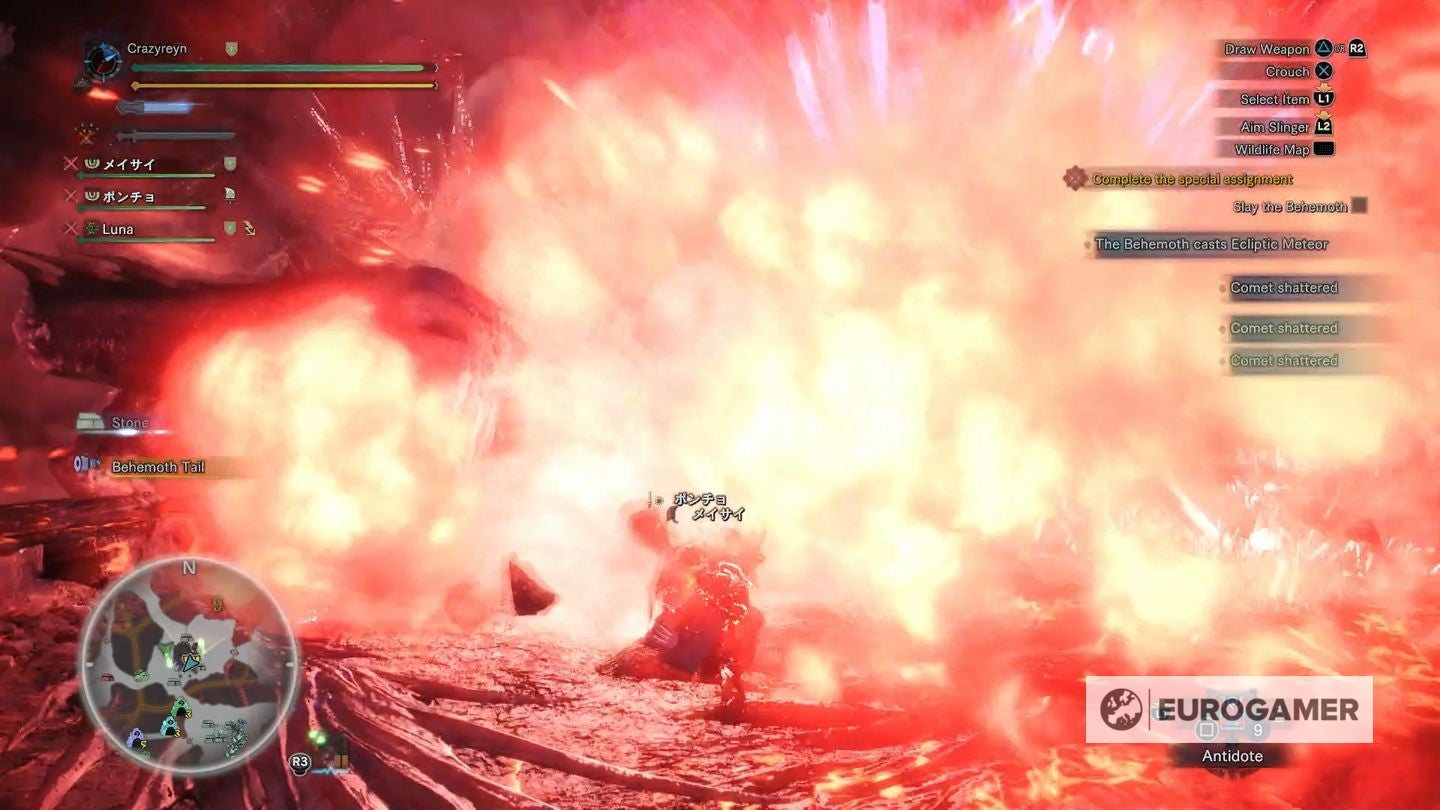Image resolution: width=1440 pixels, height=810 pixels.
Task: Click Crazyreyn's green health bar
Action: (275, 68)
